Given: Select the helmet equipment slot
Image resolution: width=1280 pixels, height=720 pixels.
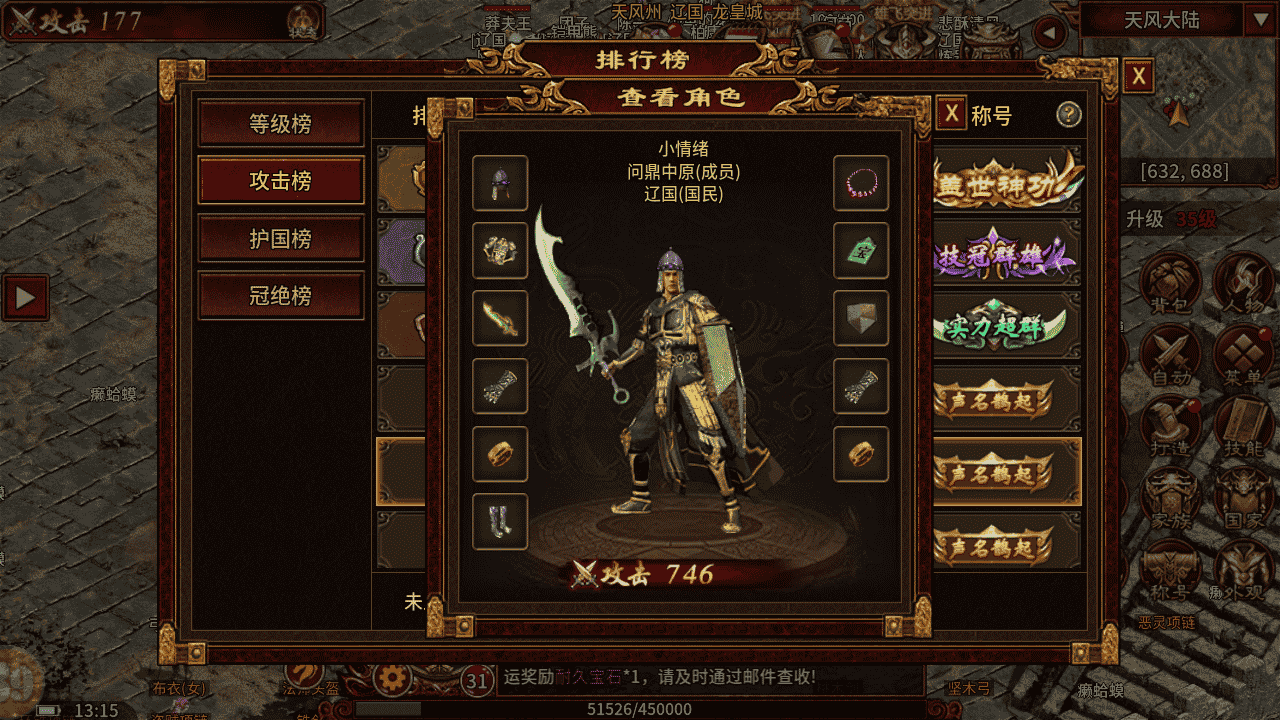Looking at the screenshot, I should pos(500,183).
